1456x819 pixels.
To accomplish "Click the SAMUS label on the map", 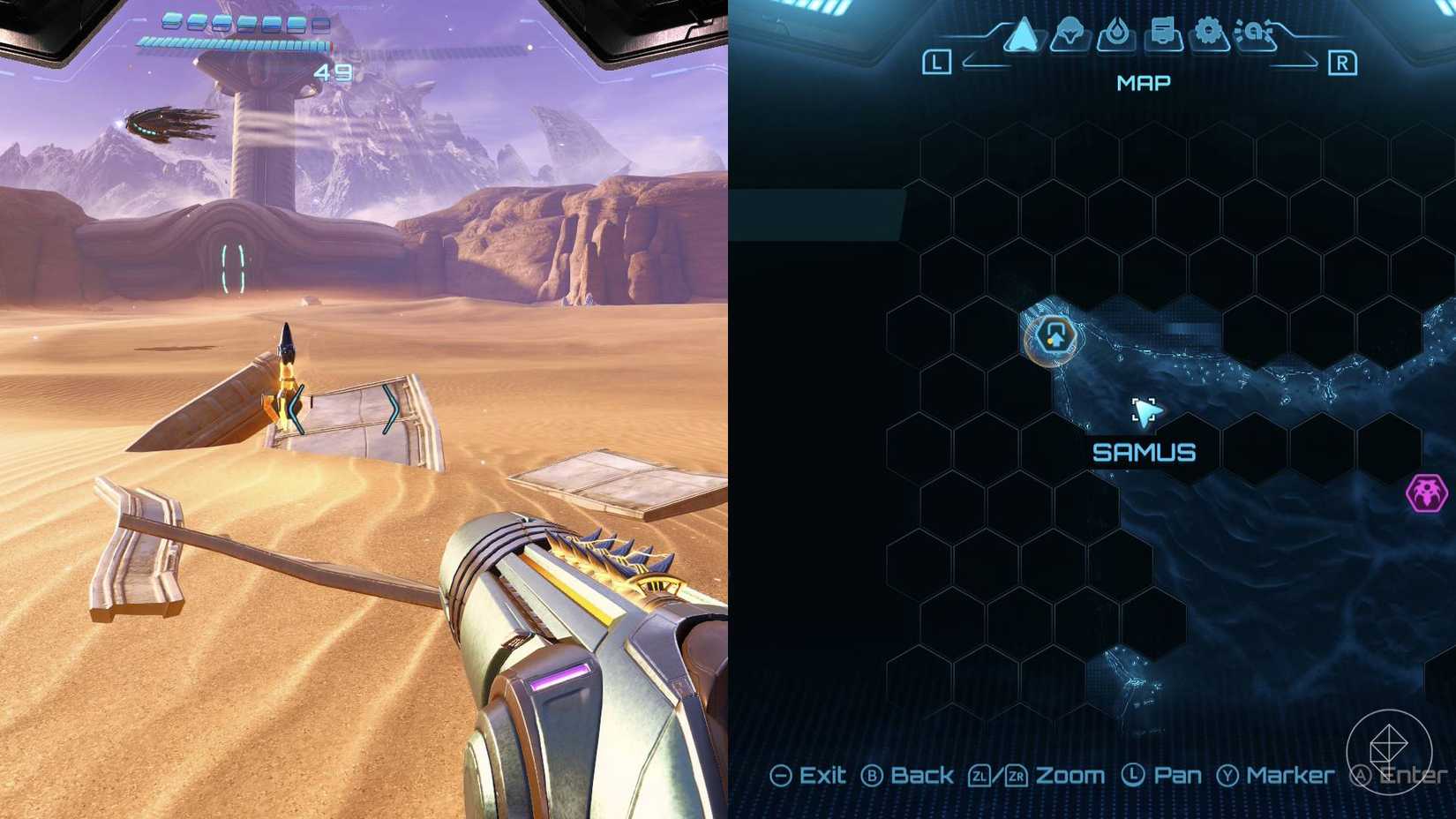I will coord(1144,453).
